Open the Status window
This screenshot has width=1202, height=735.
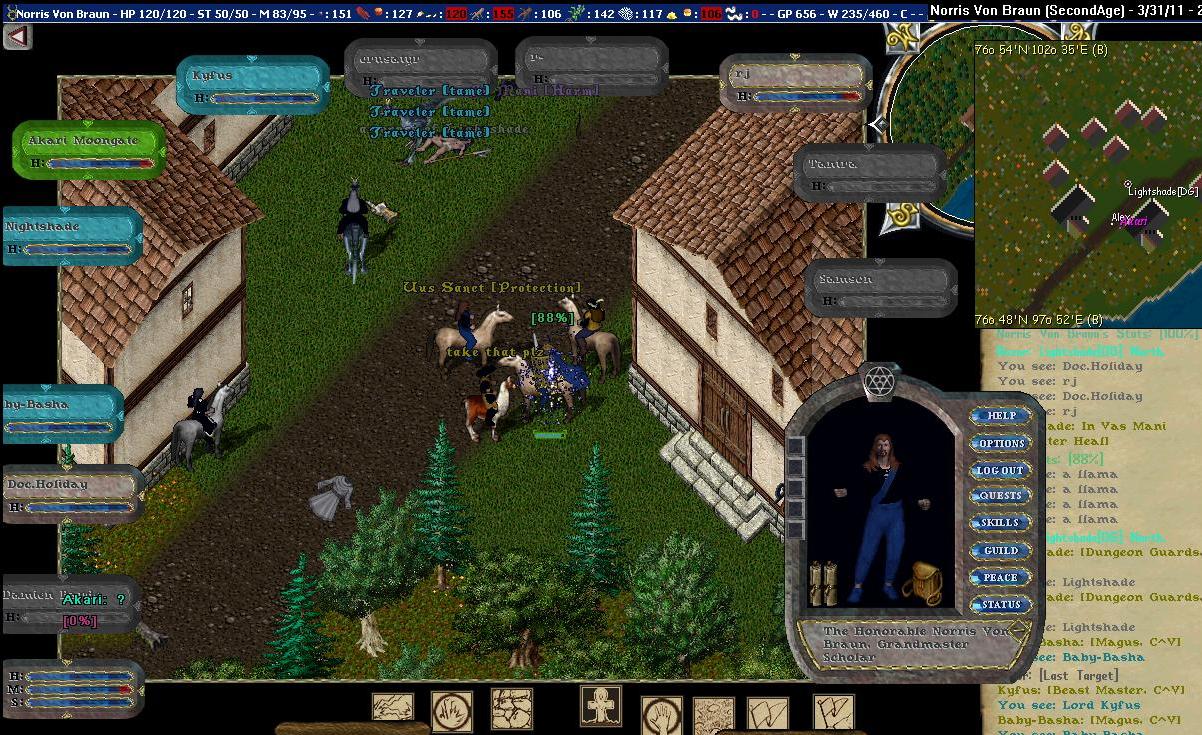point(1000,604)
